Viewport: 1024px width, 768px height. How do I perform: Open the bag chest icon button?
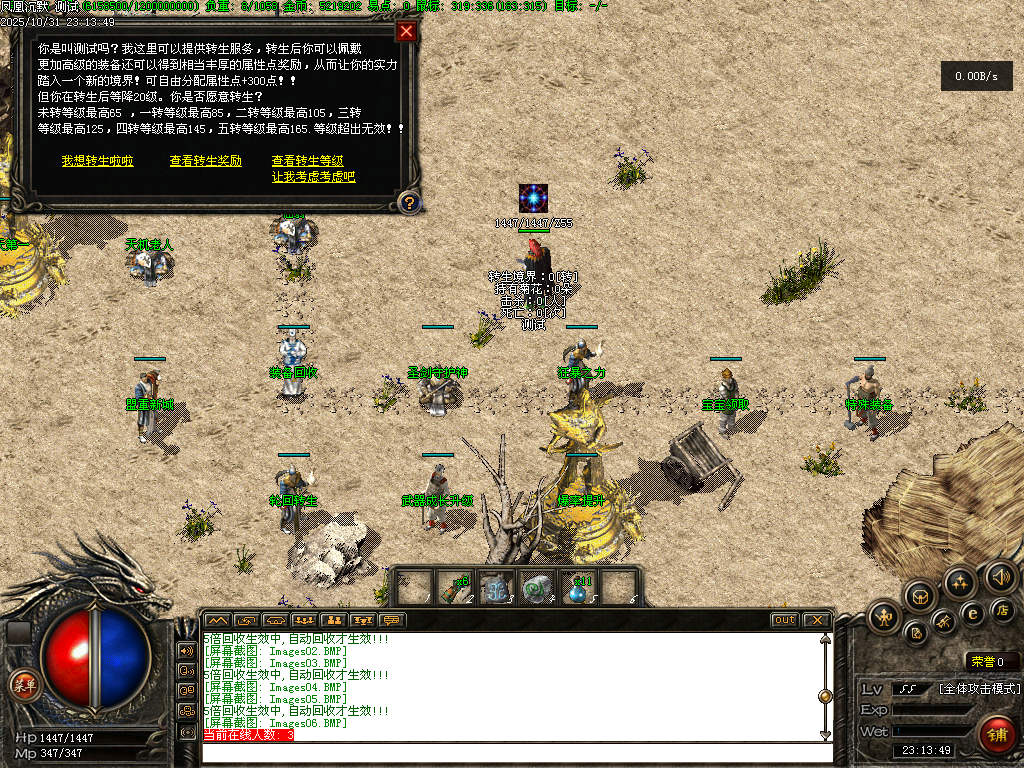[920, 597]
